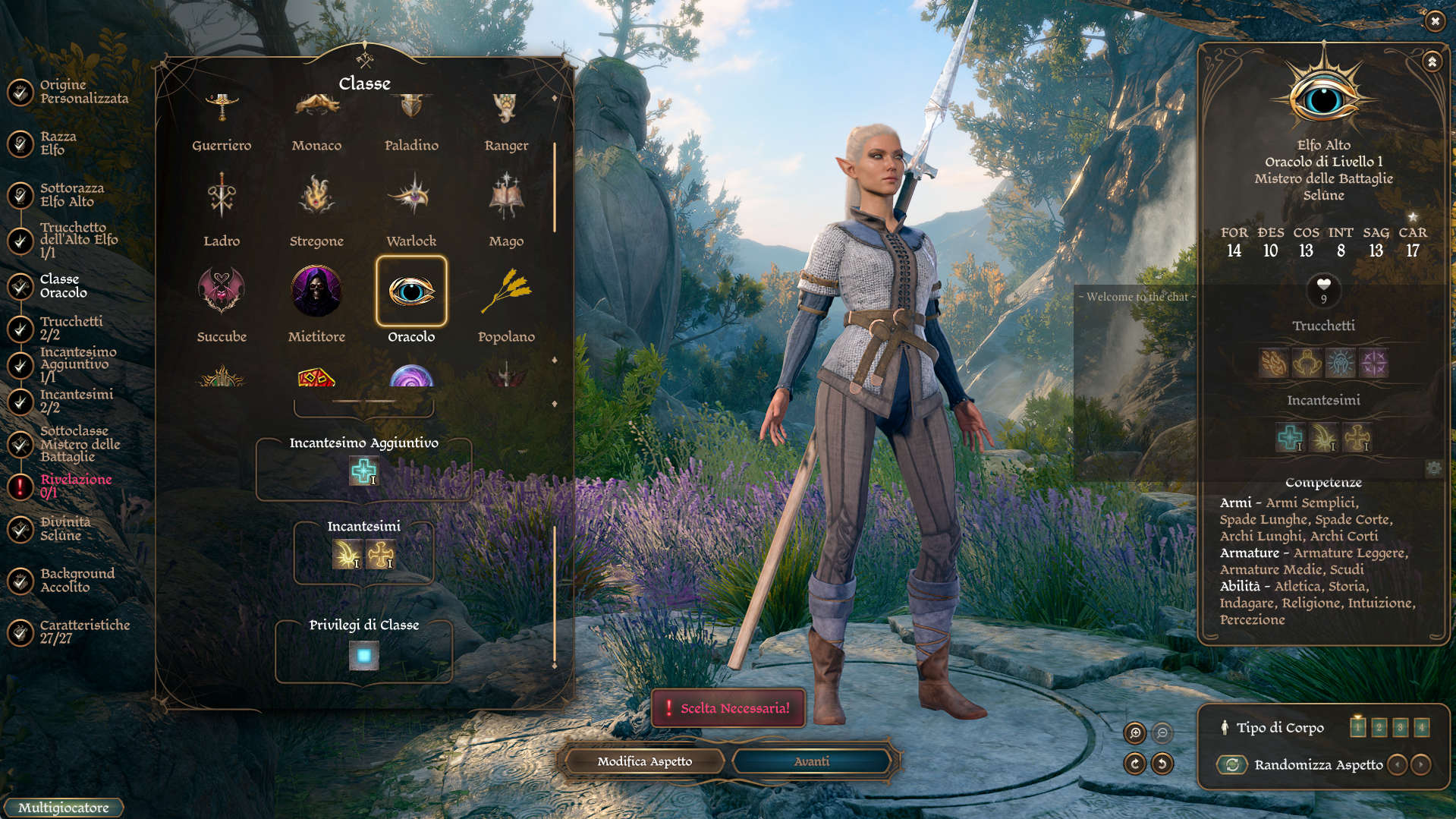
Task: Click the Scelta Necessaria warning button
Action: pyautogui.click(x=728, y=708)
